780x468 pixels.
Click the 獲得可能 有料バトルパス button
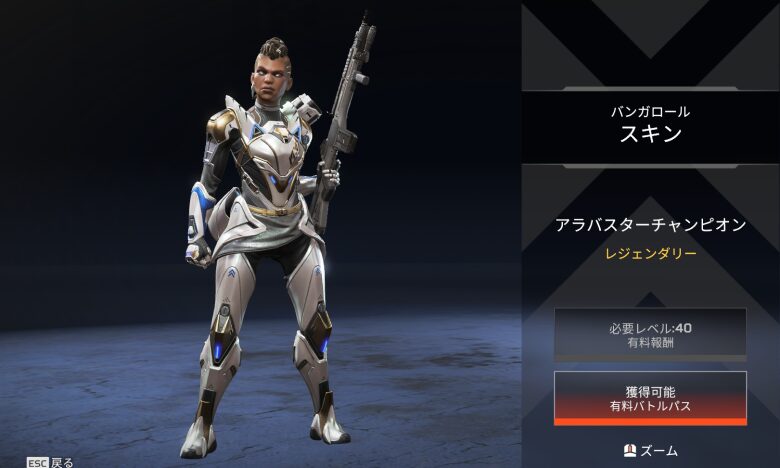pyautogui.click(x=650, y=397)
